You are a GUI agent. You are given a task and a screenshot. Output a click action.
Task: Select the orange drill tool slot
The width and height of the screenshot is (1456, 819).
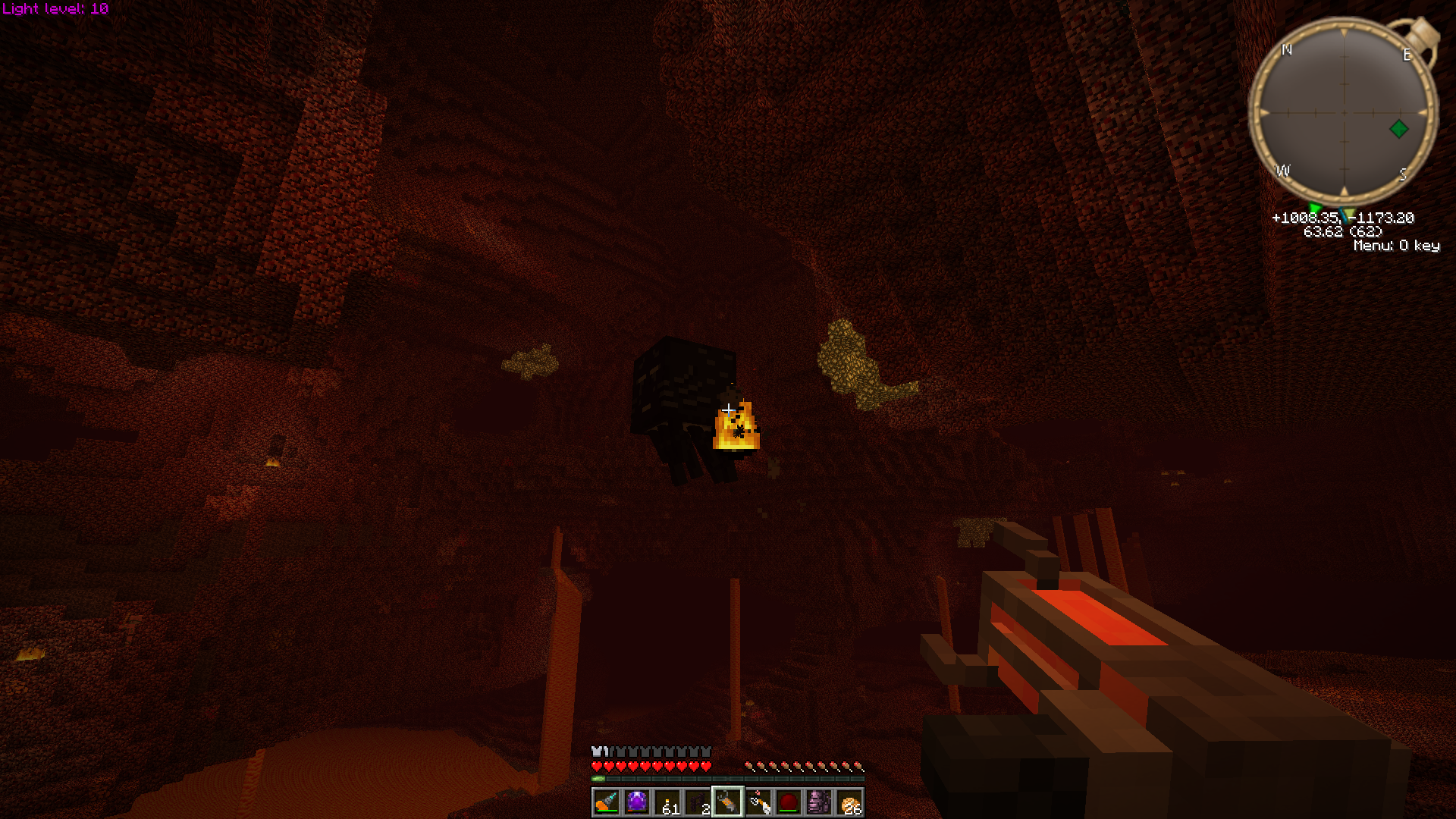tap(607, 802)
